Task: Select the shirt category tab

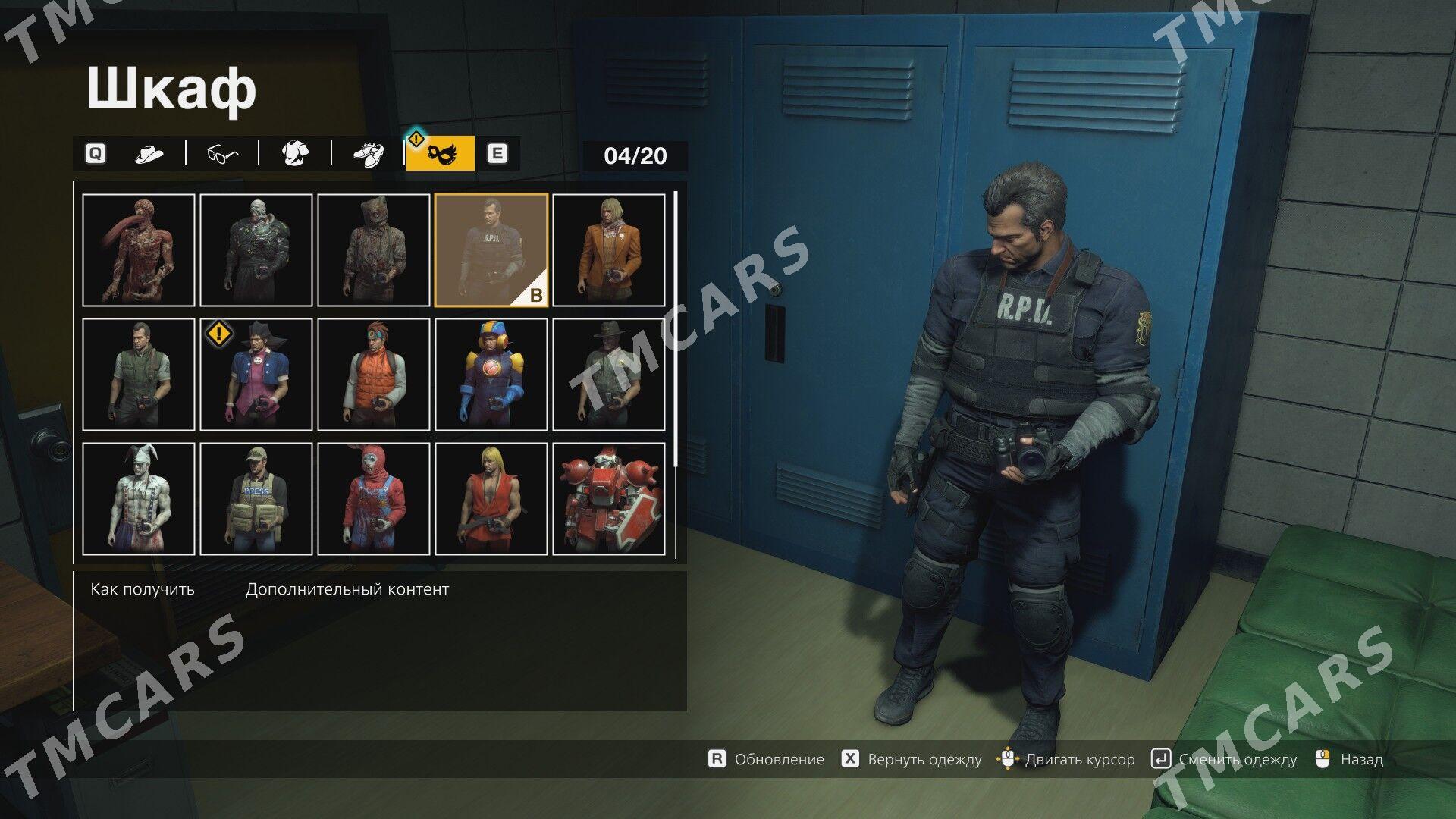Action: pos(295,155)
